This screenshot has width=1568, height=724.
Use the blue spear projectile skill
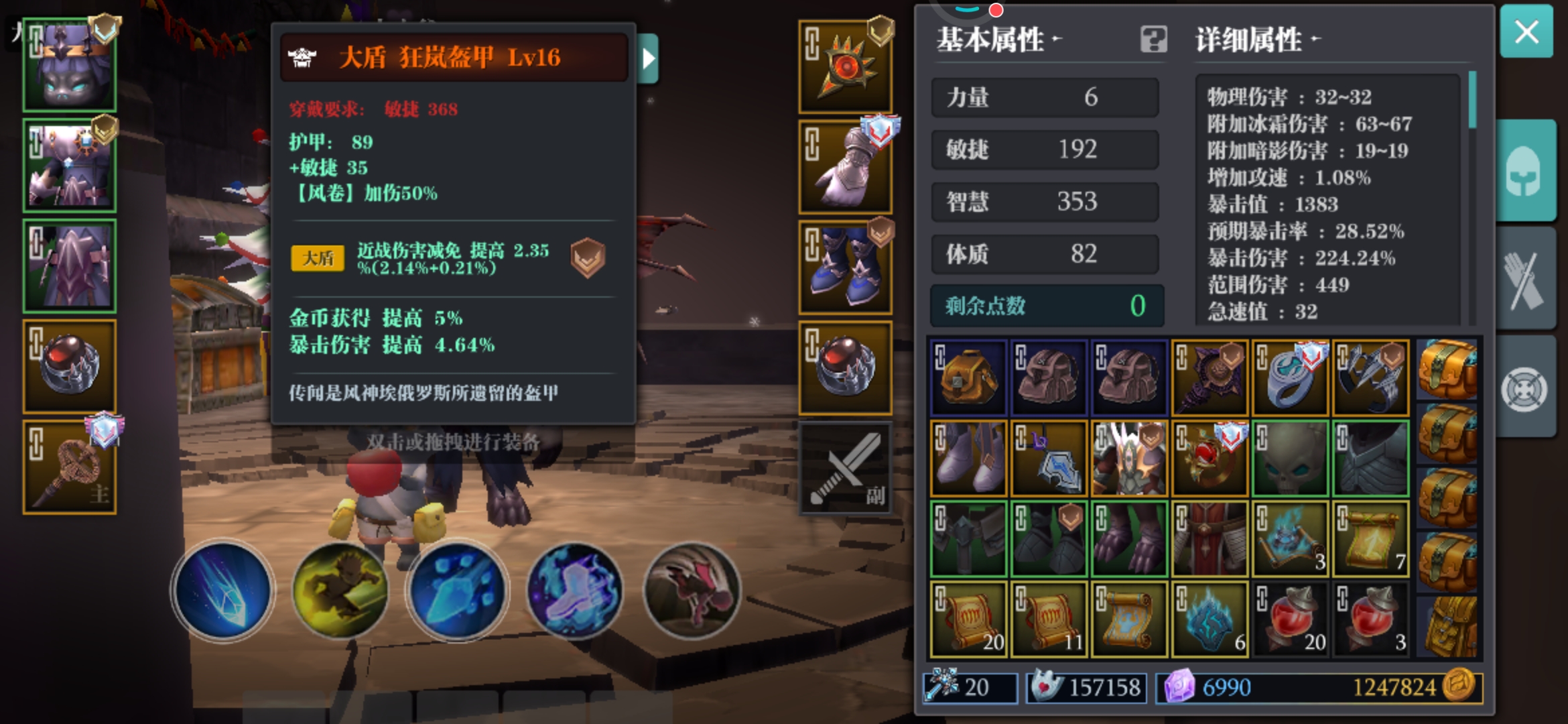pos(456,589)
